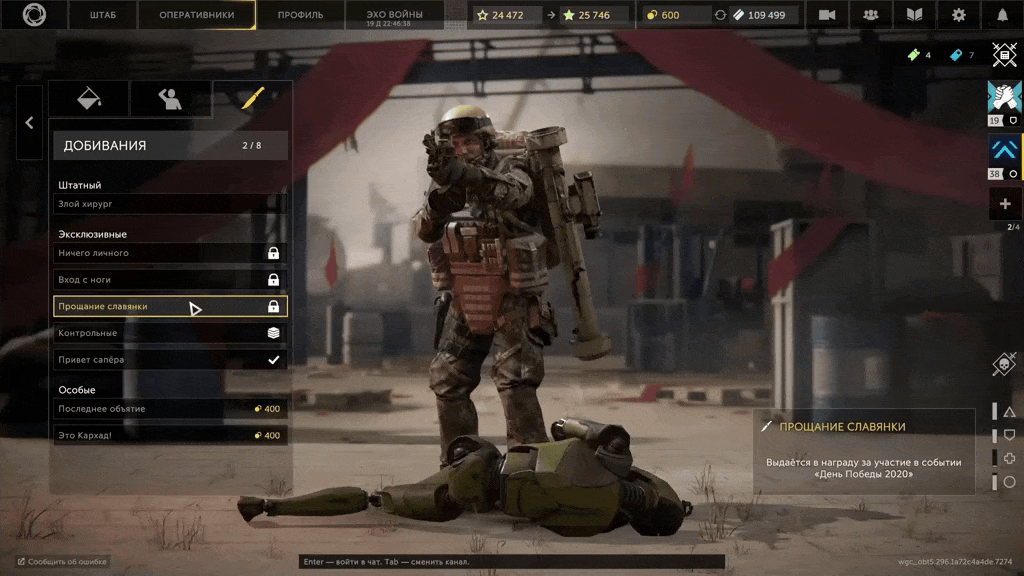The width and height of the screenshot is (1024, 576).
Task: Click the back arrow button
Action: click(x=29, y=123)
